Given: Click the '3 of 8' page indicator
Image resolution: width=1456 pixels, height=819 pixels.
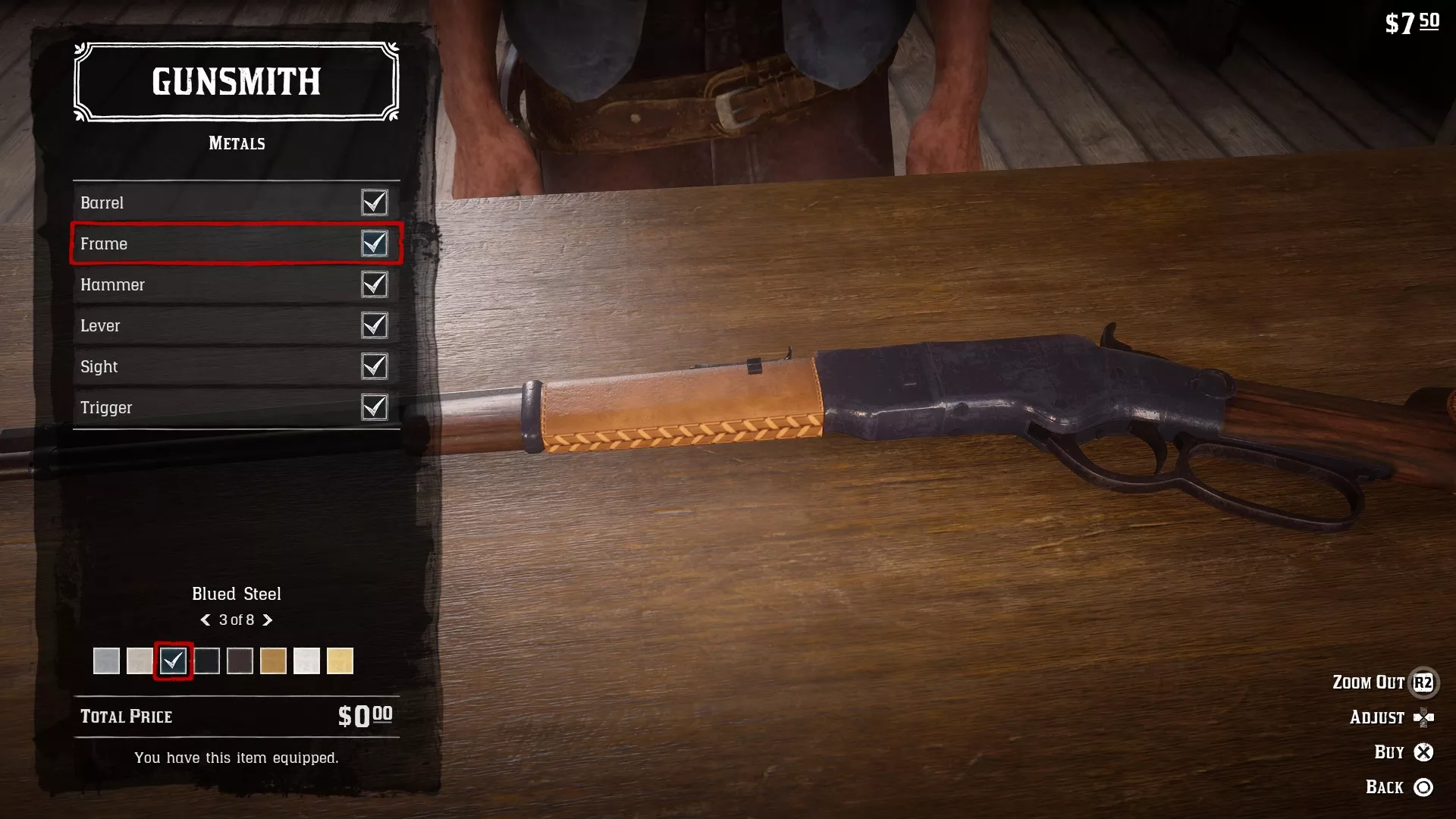Looking at the screenshot, I should tap(236, 620).
